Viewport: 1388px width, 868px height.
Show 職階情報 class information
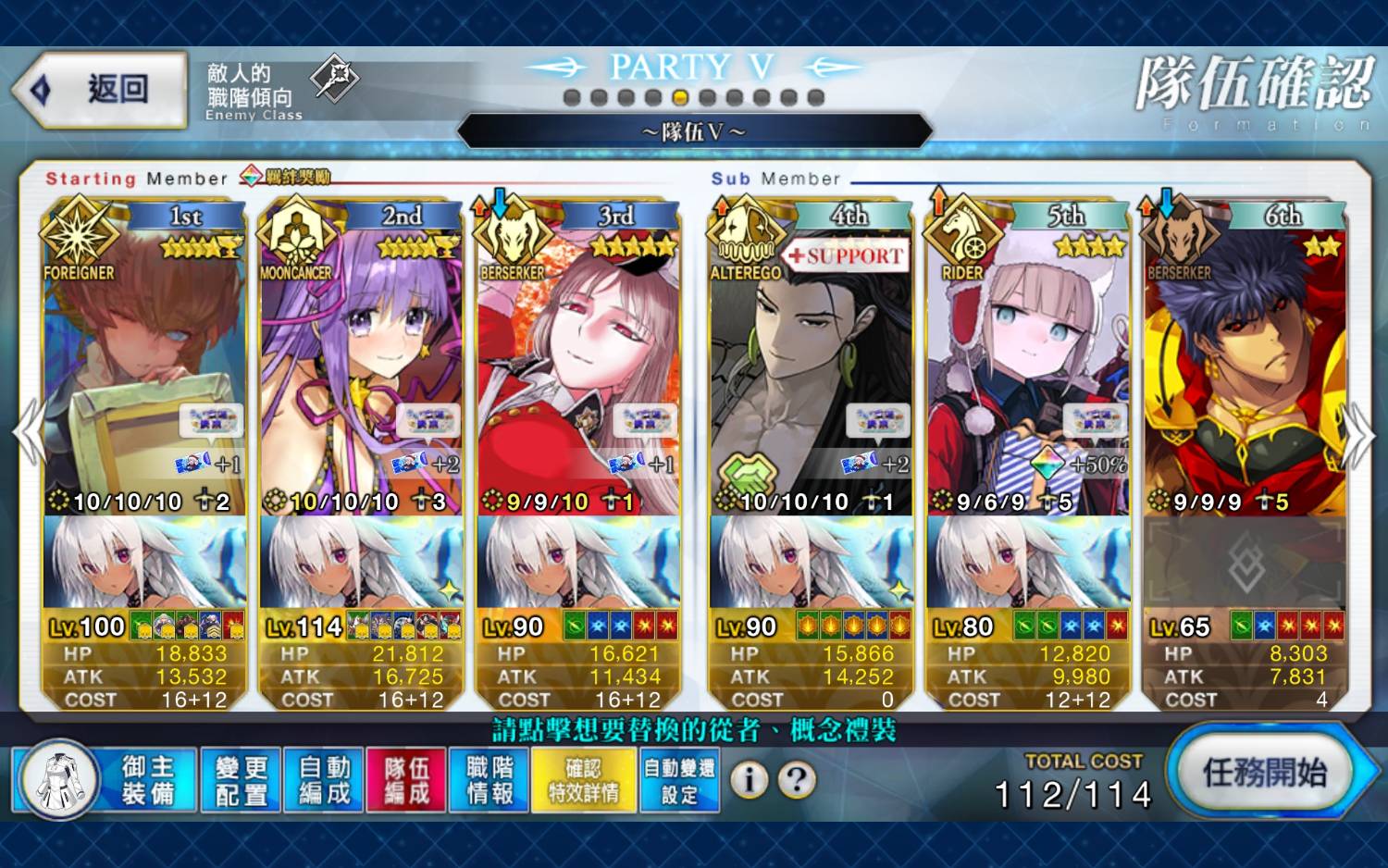pos(490,780)
